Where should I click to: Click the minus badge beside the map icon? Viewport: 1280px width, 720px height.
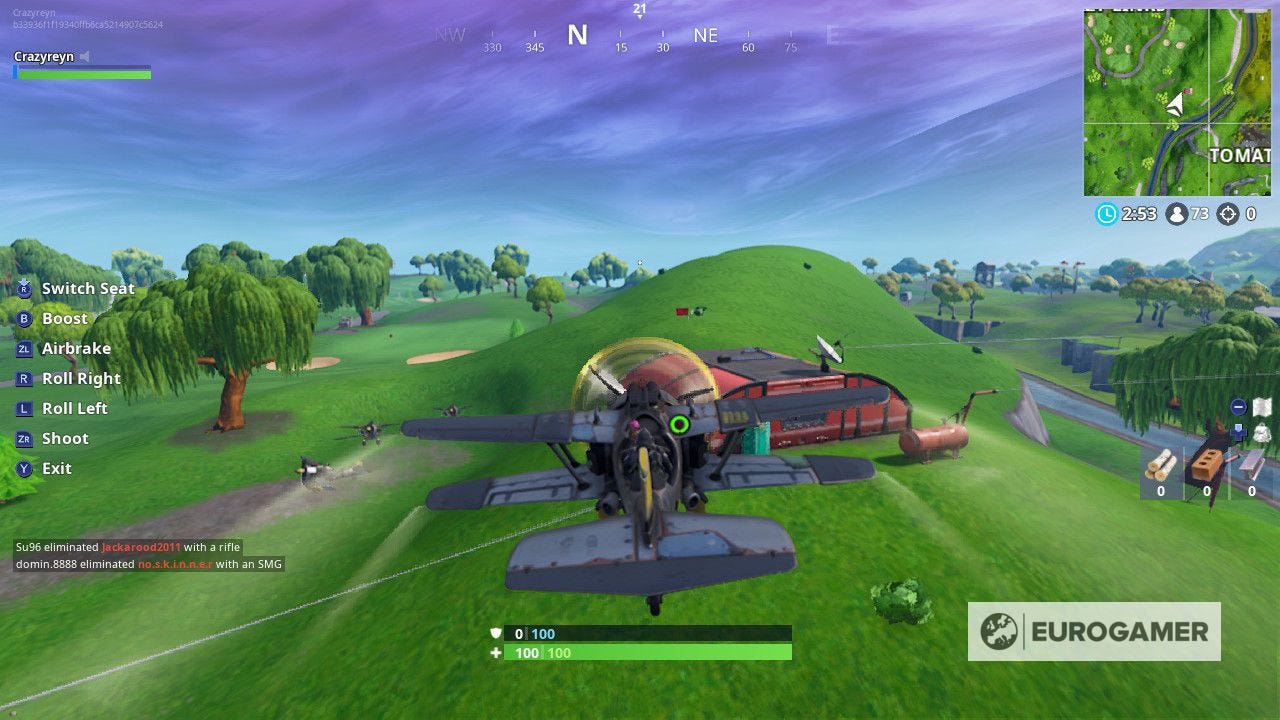tap(1238, 407)
